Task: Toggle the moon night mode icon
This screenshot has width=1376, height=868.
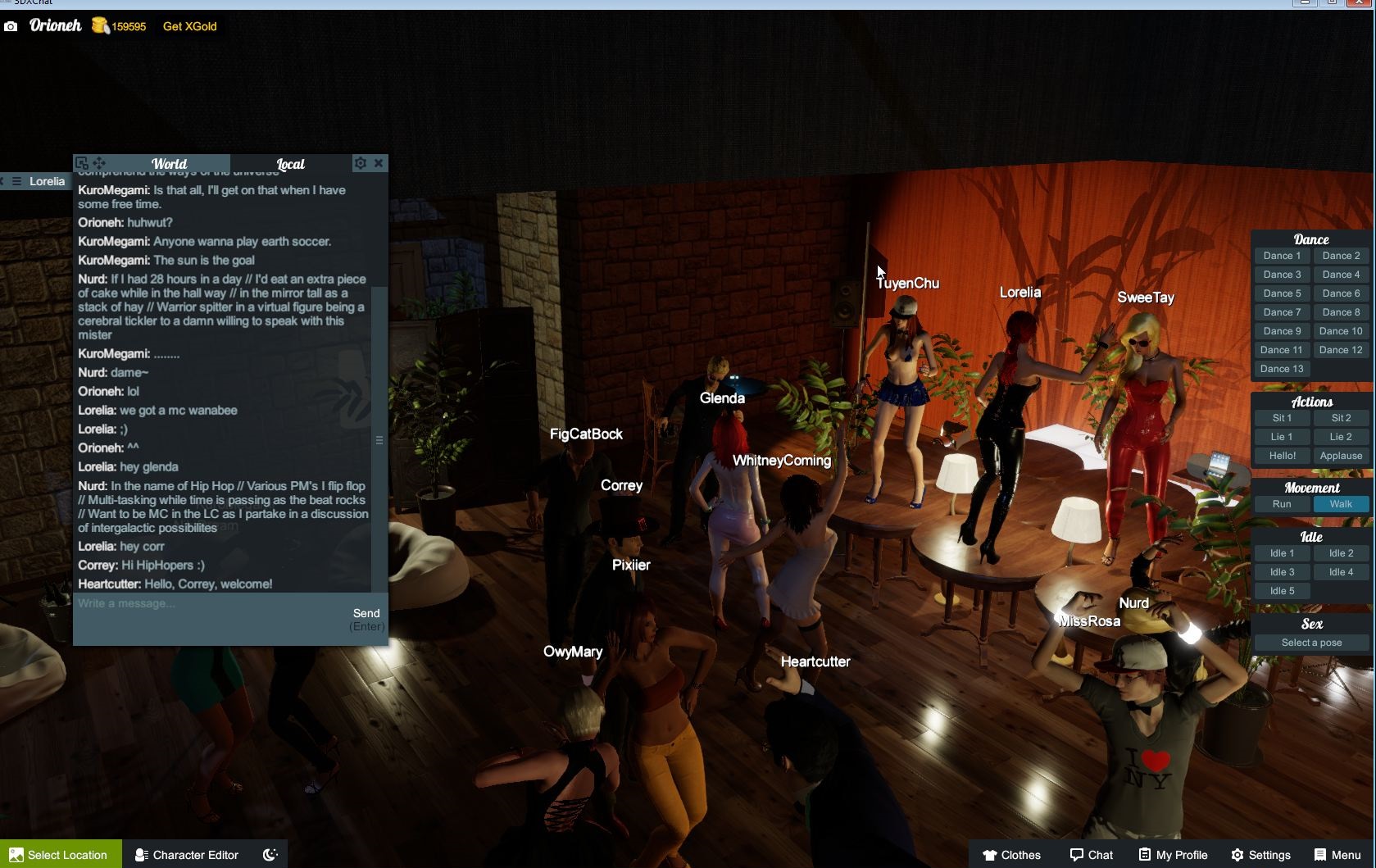Action: pos(270,854)
